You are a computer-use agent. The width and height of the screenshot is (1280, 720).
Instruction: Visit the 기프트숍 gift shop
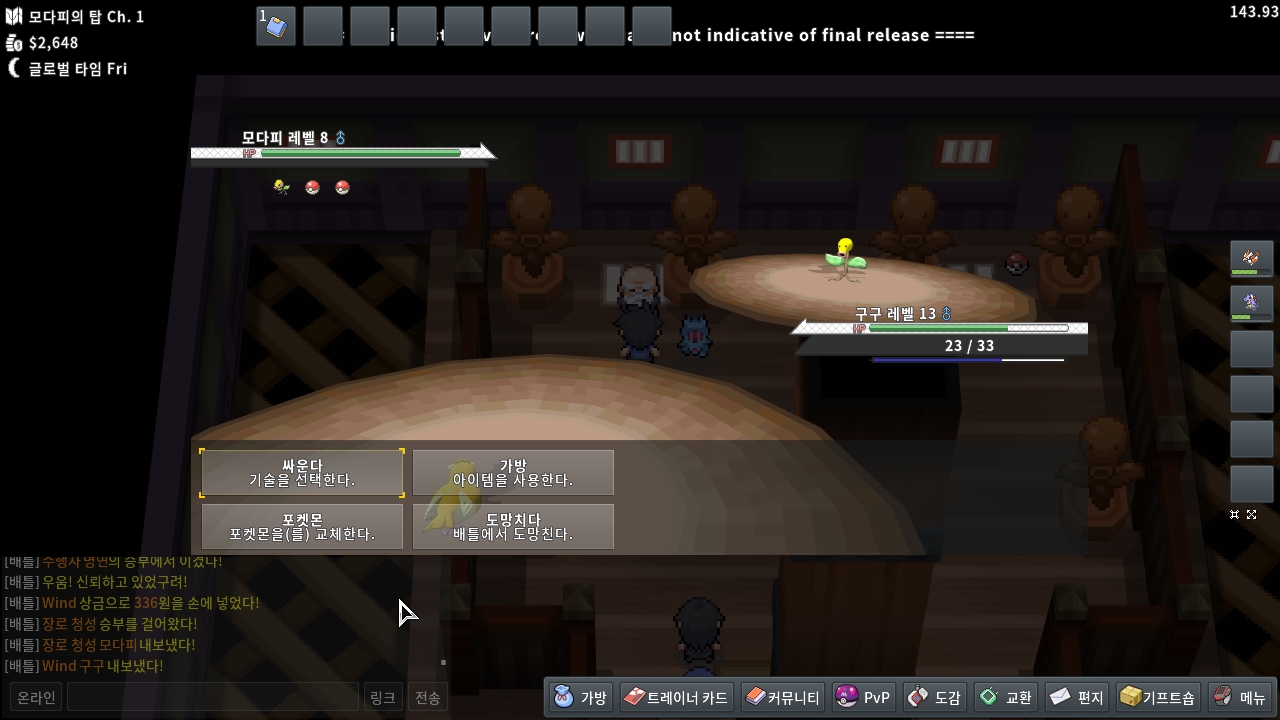(1158, 697)
